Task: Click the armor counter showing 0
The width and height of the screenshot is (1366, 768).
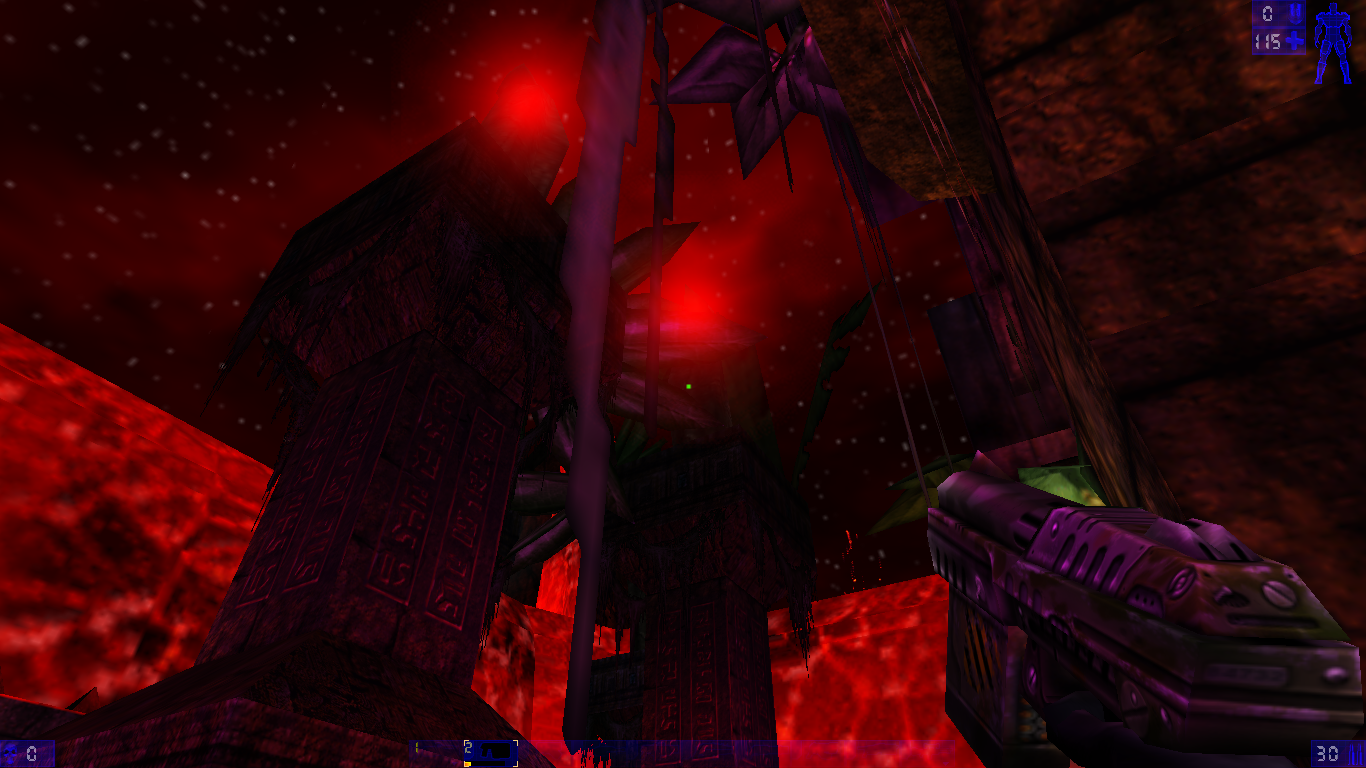Action: coord(1267,14)
